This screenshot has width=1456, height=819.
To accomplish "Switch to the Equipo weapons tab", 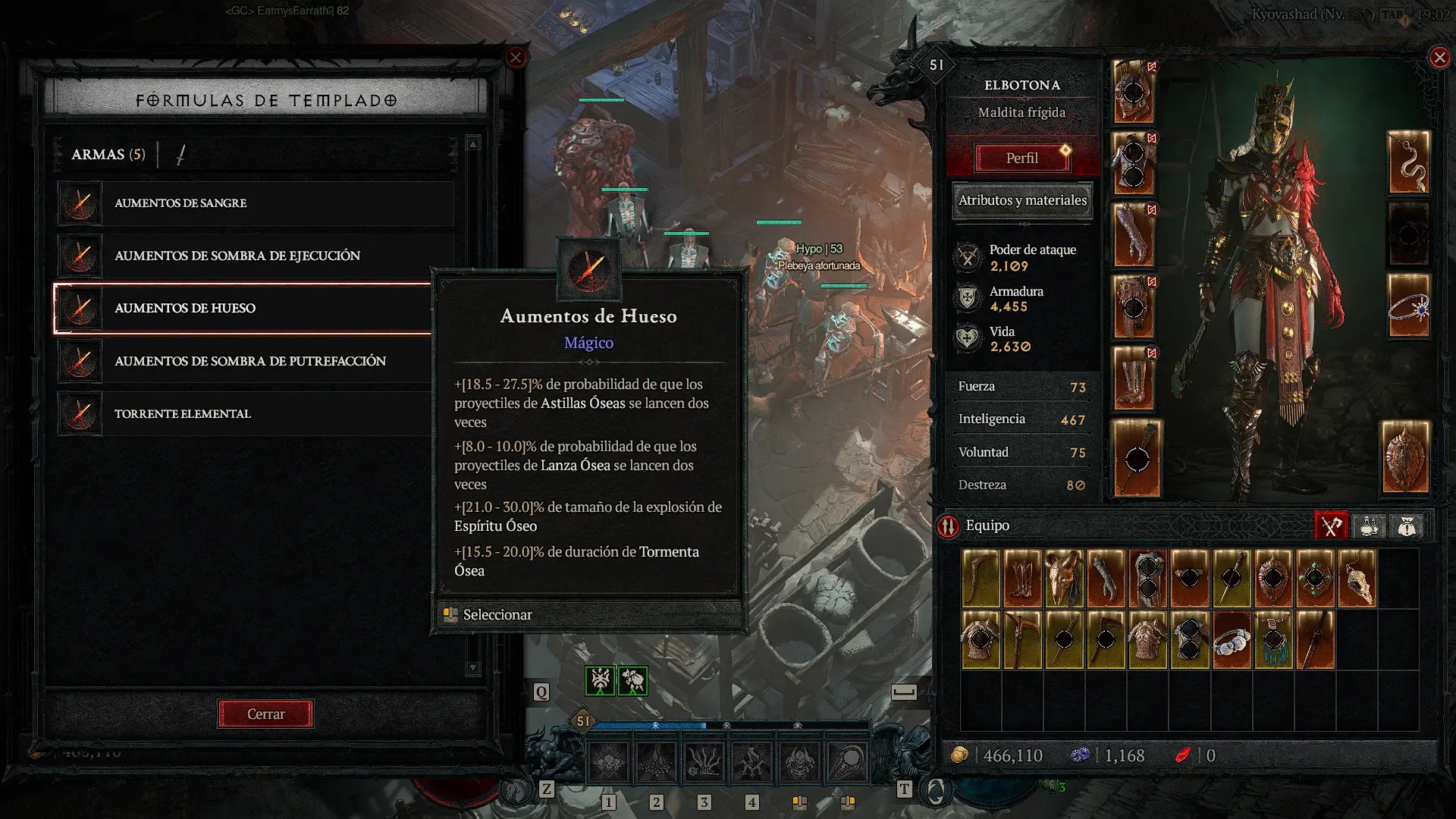I will pos(1331,526).
